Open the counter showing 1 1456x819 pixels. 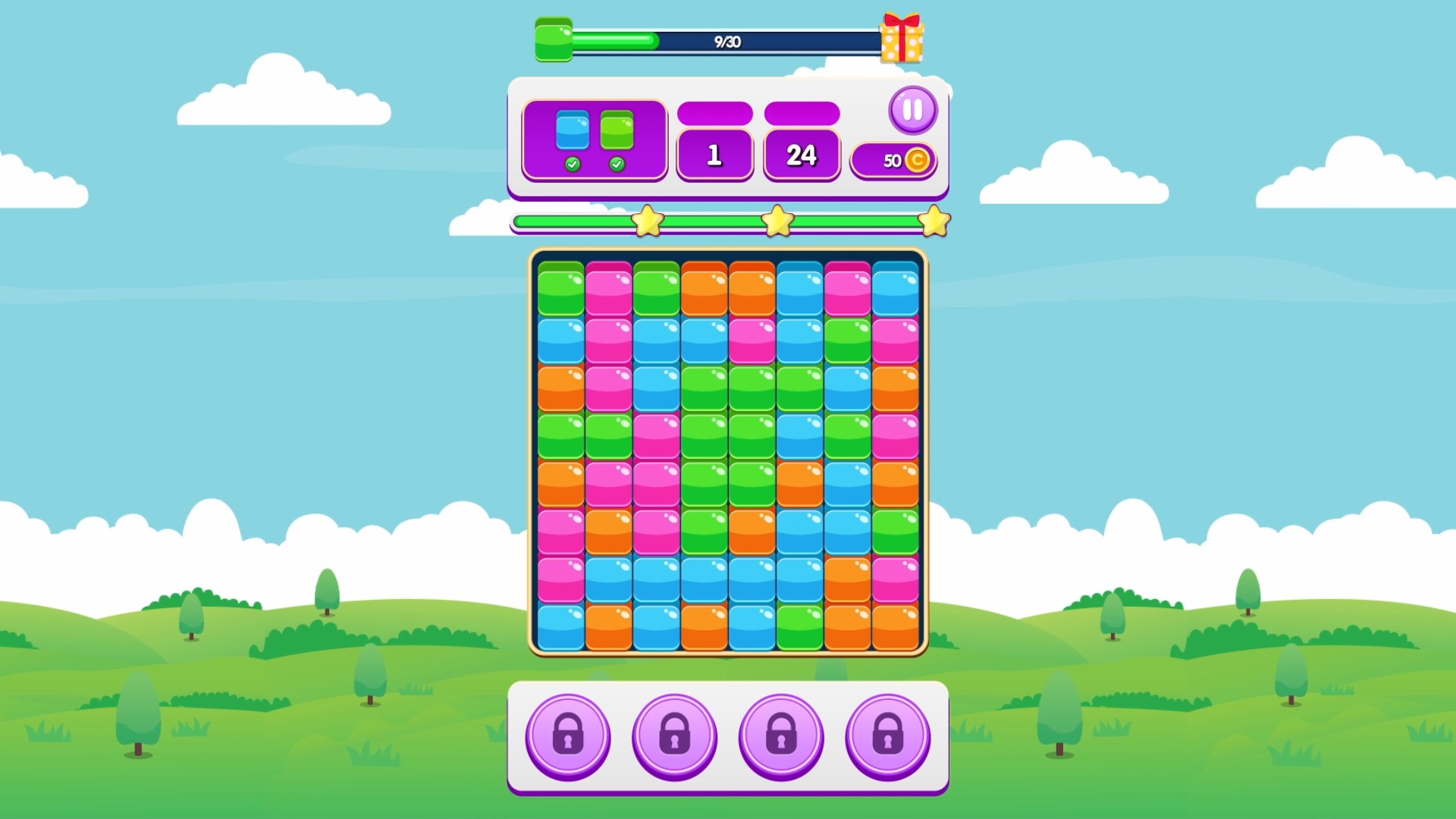click(714, 154)
